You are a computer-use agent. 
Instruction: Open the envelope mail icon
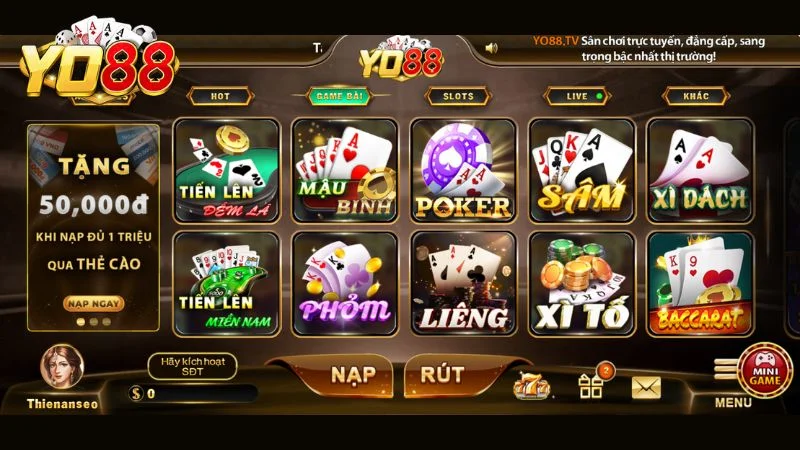coord(647,386)
